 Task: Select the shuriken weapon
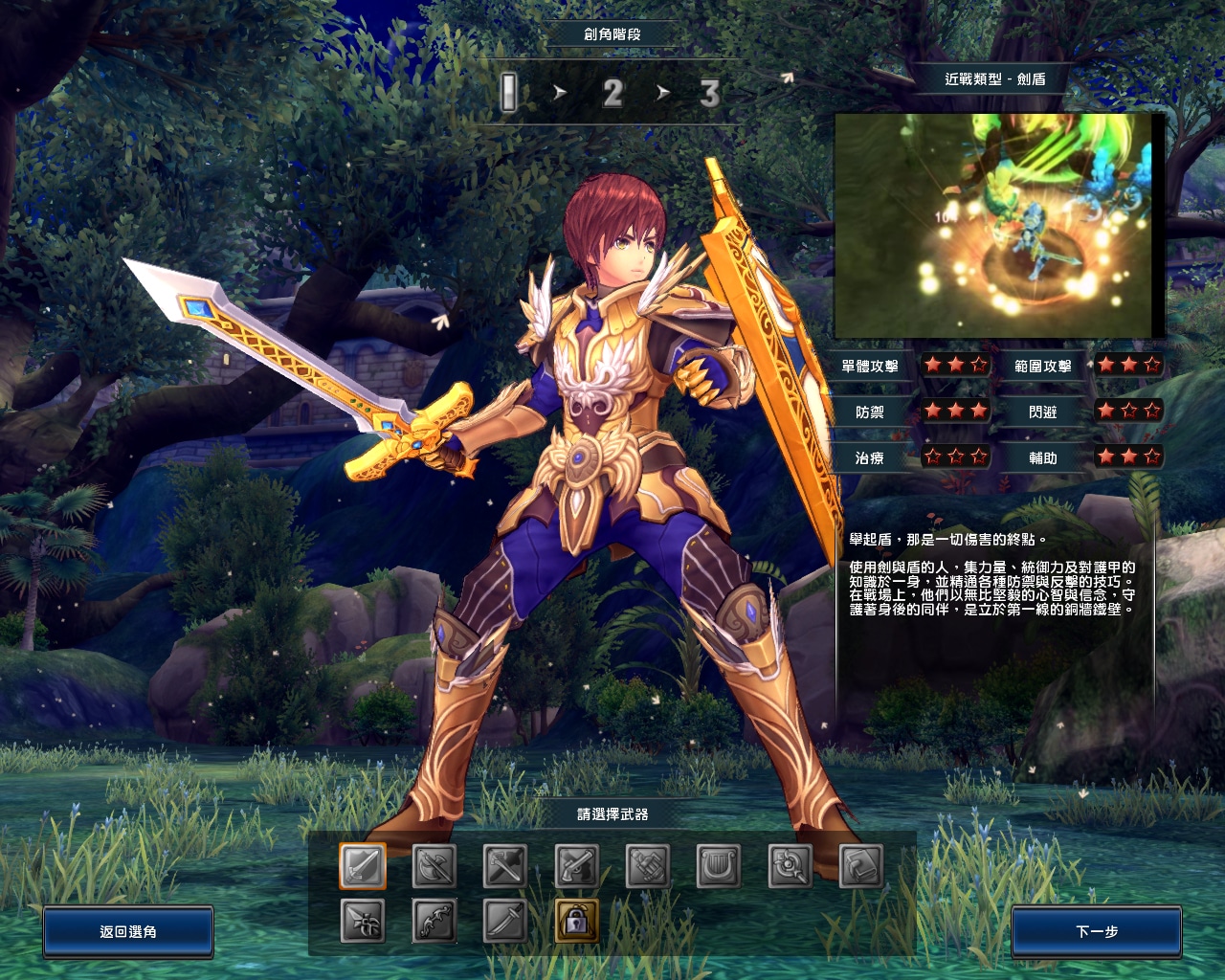click(363, 922)
